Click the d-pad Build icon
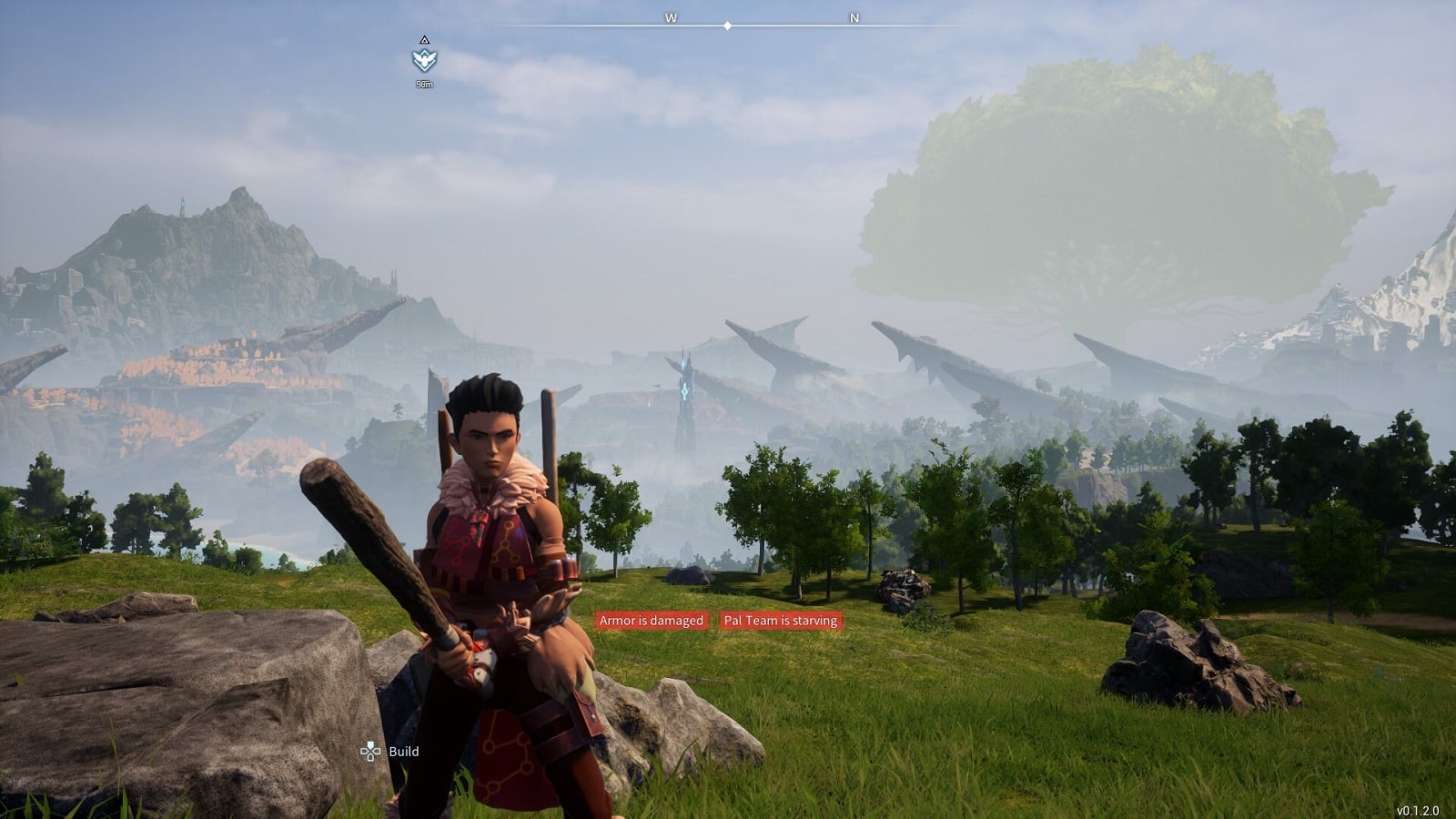The height and width of the screenshot is (819, 1456). click(x=369, y=752)
